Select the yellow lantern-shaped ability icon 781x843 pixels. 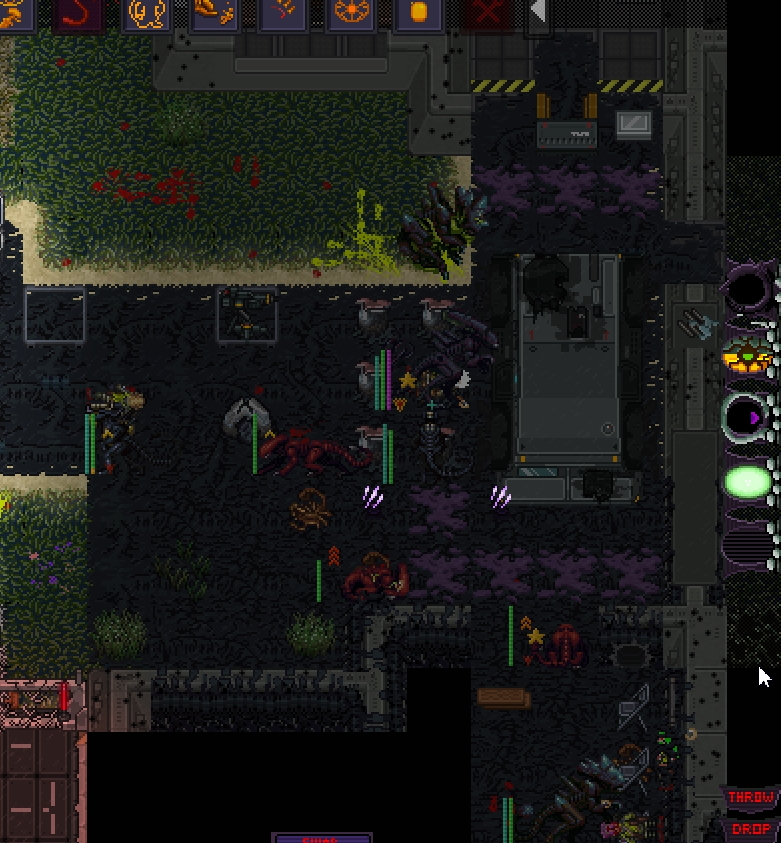point(419,14)
